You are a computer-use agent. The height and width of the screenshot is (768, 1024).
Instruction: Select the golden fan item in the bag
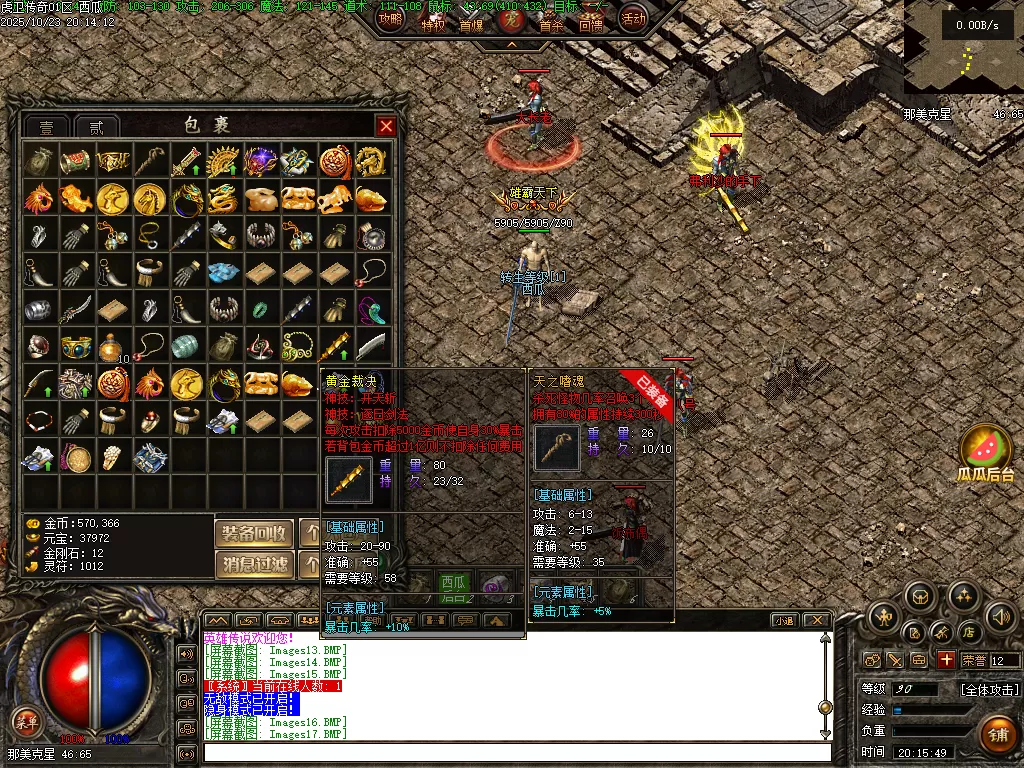(220, 160)
